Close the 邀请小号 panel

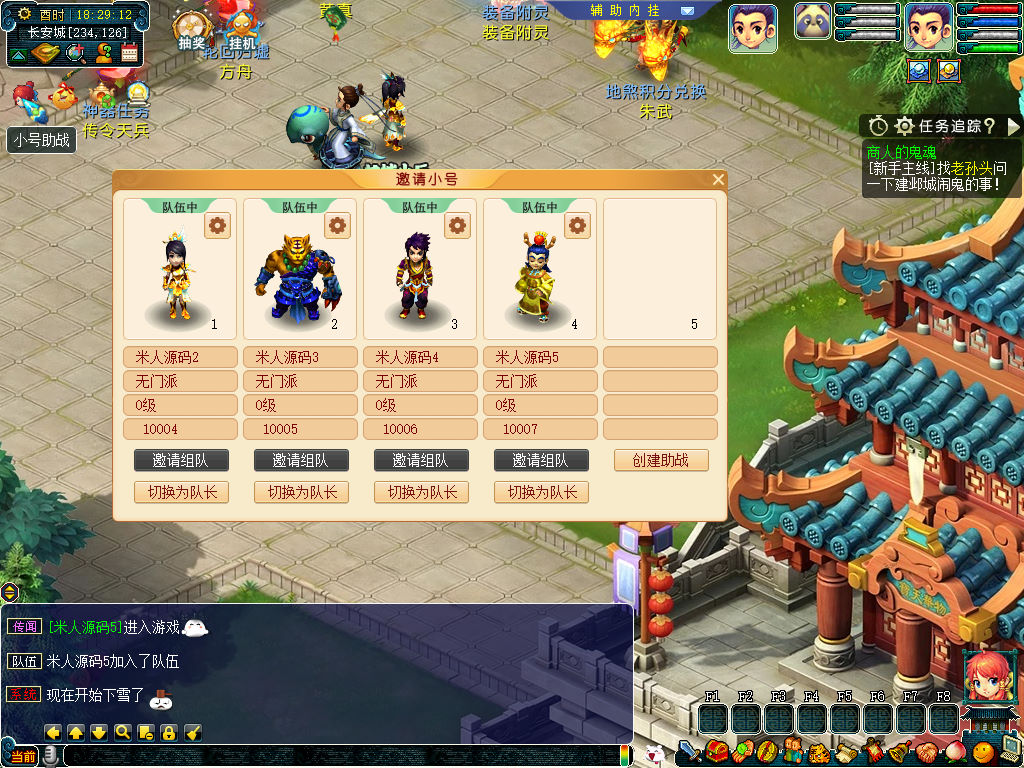click(718, 180)
